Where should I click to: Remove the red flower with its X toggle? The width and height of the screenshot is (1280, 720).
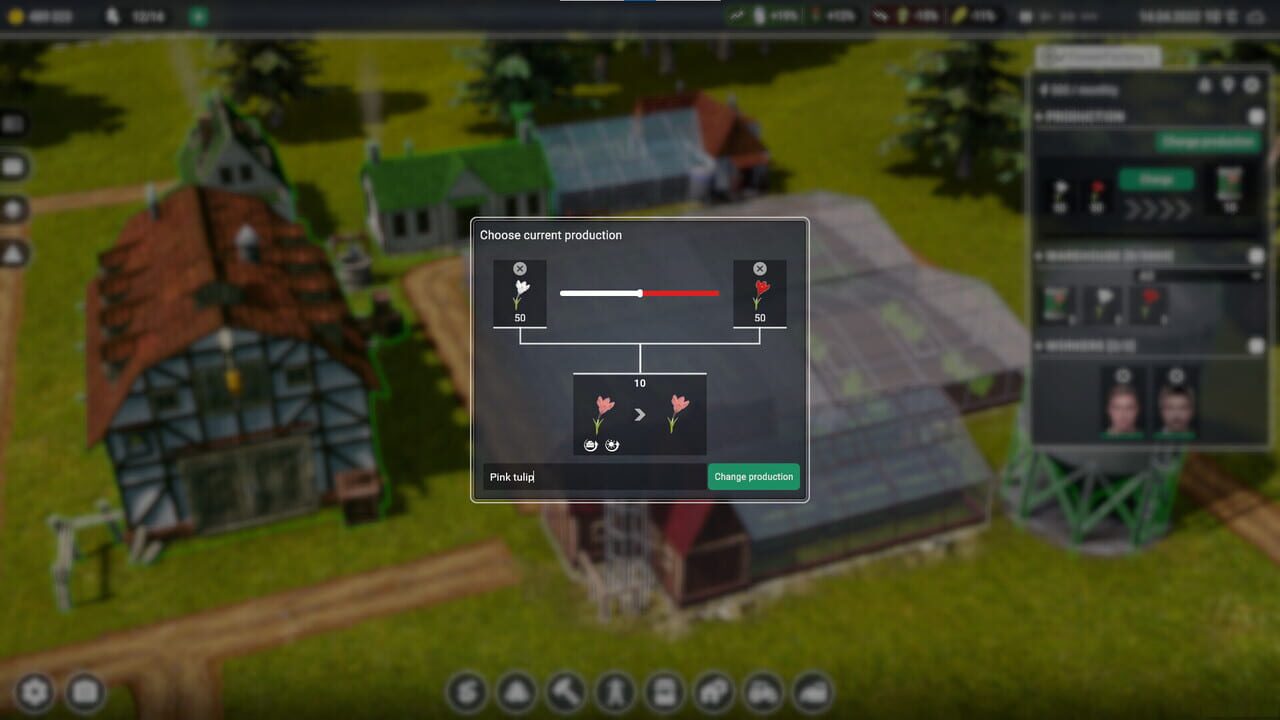pyautogui.click(x=760, y=268)
